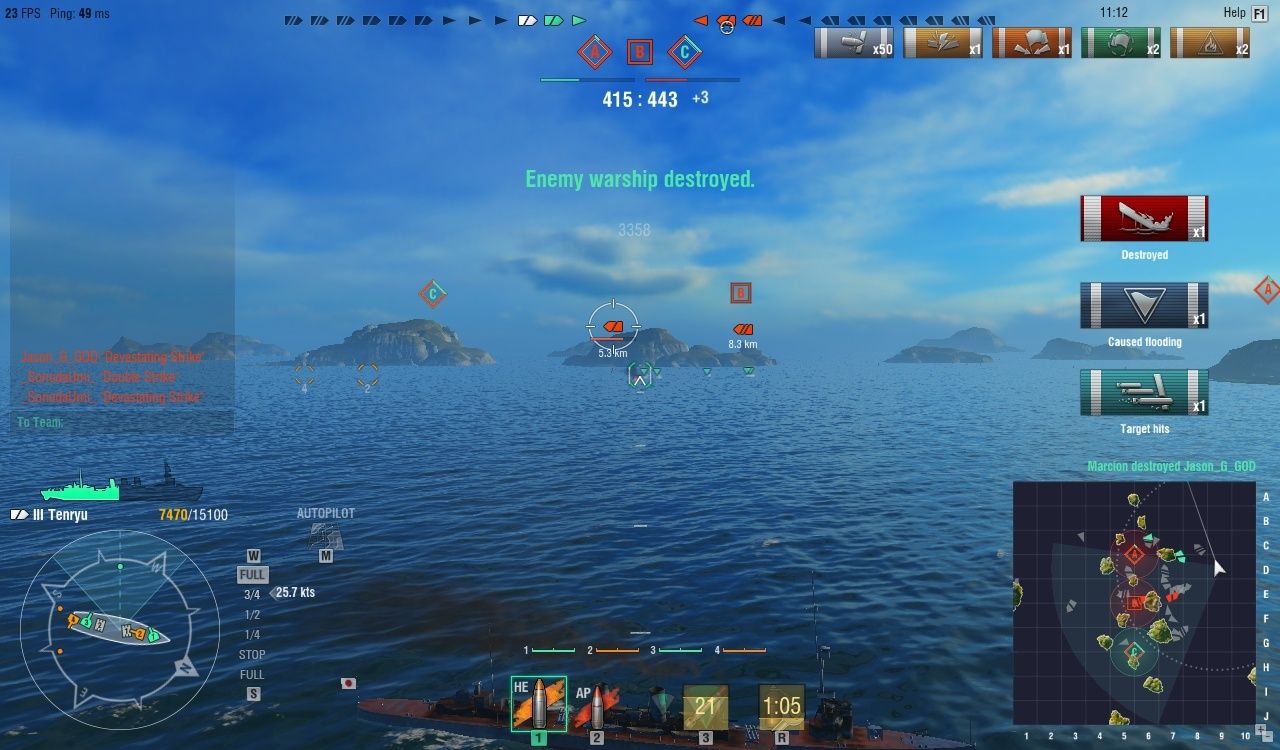Screen dimensions: 1280x750
Task: Click the Caused flooding achievement ribbon
Action: pyautogui.click(x=1144, y=303)
